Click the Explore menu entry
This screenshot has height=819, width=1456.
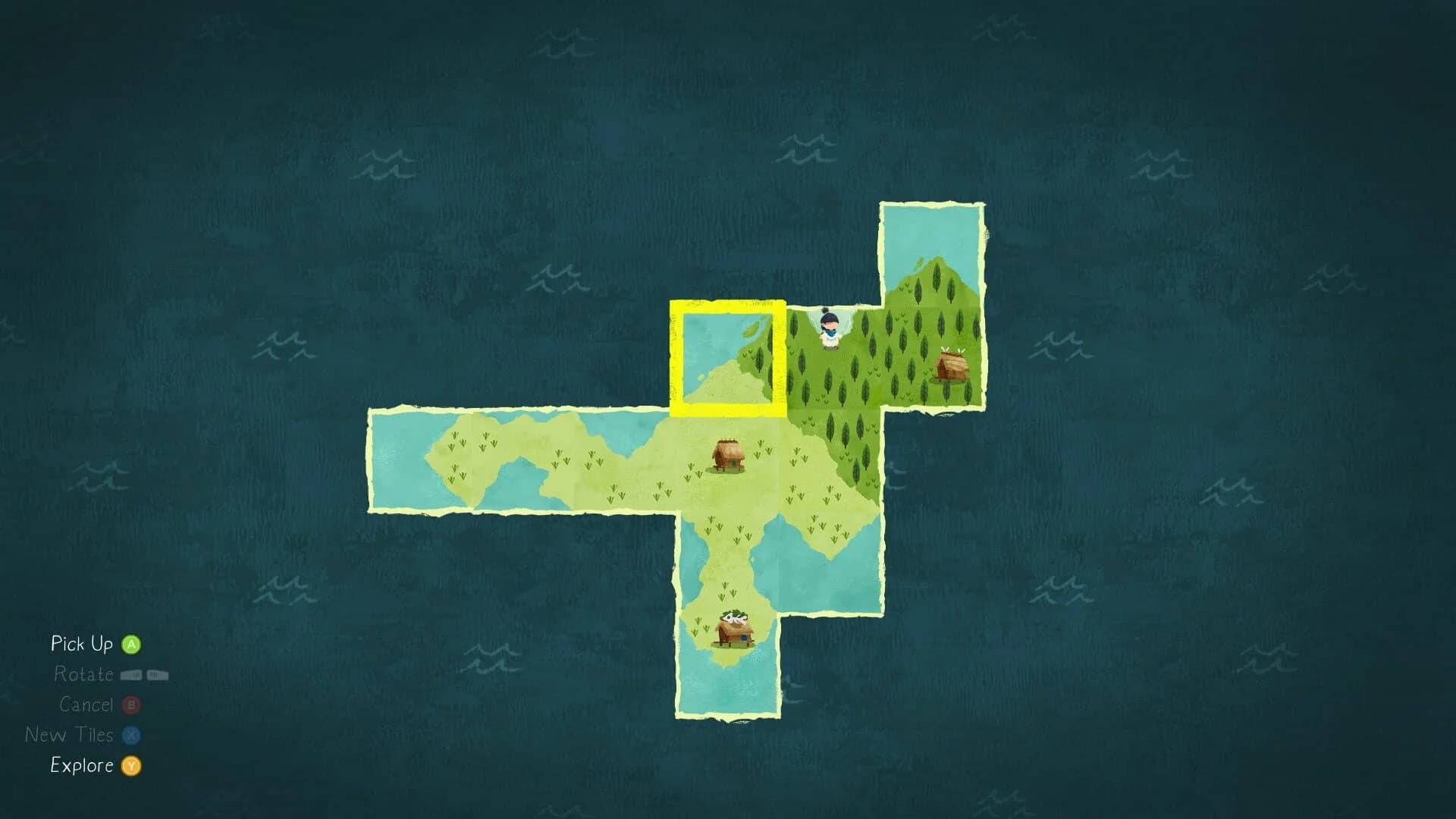[83, 766]
